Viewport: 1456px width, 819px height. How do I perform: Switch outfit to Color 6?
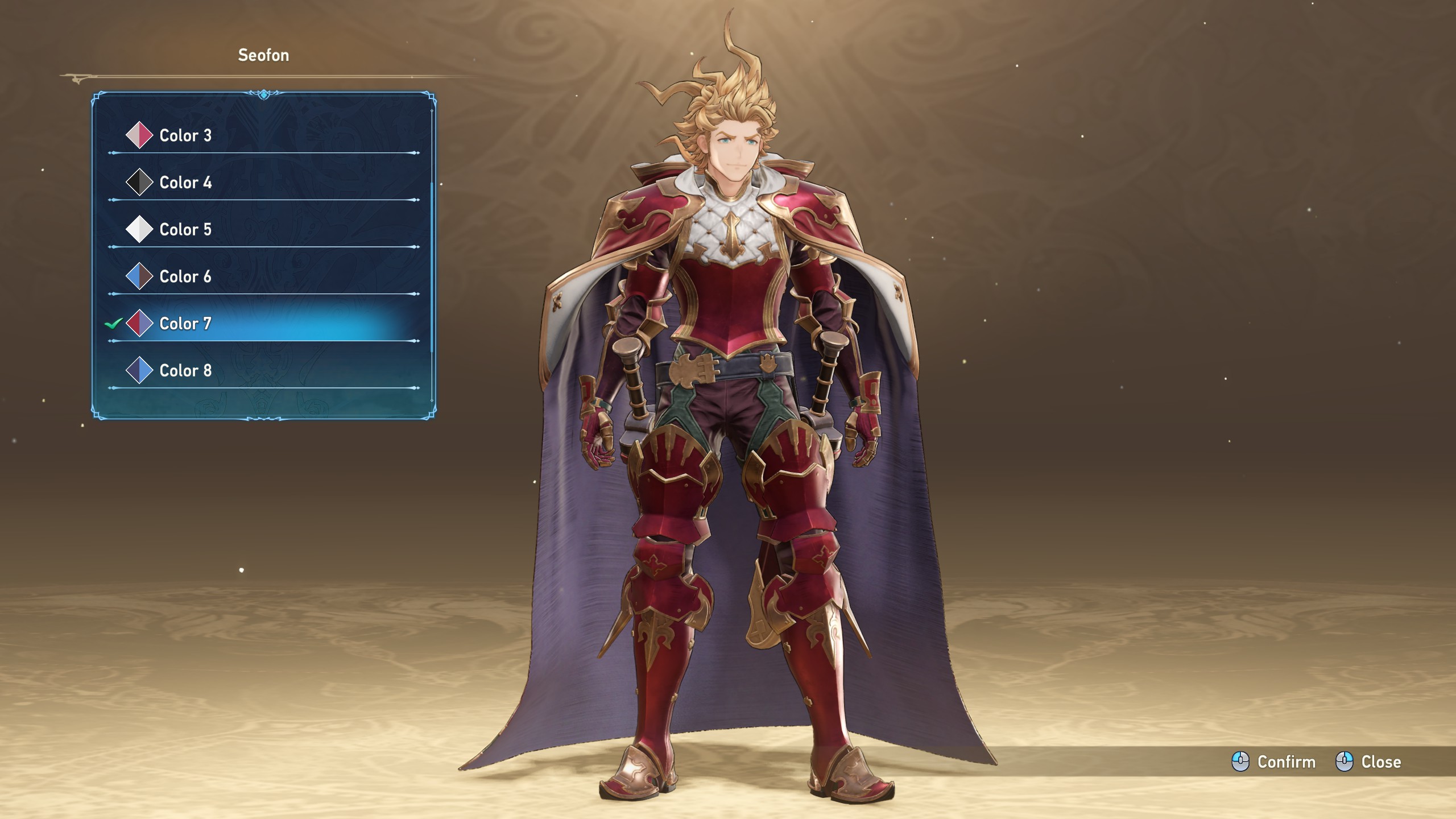pos(185,277)
